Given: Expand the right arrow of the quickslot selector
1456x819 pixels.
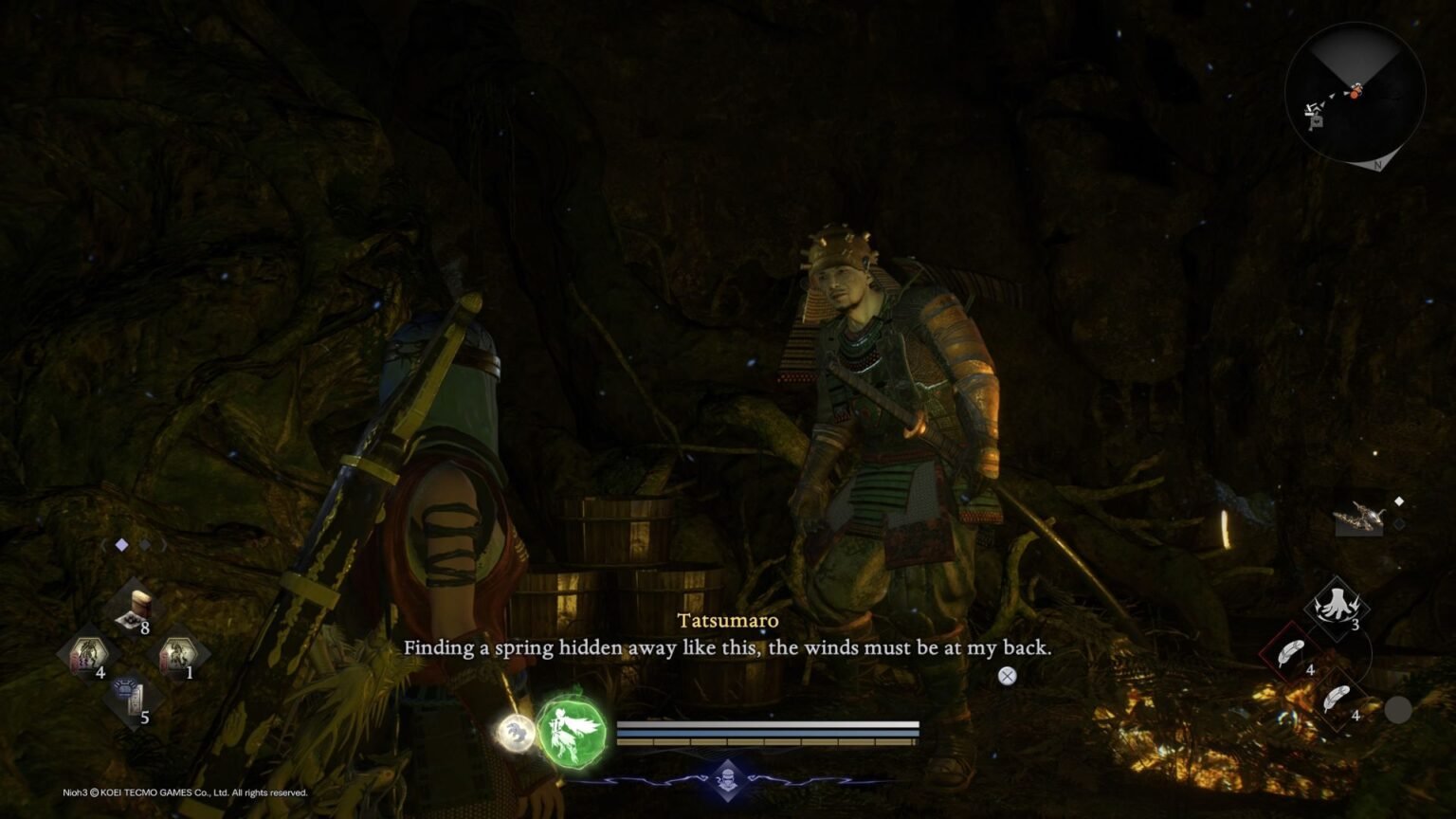Looking at the screenshot, I should point(163,545).
